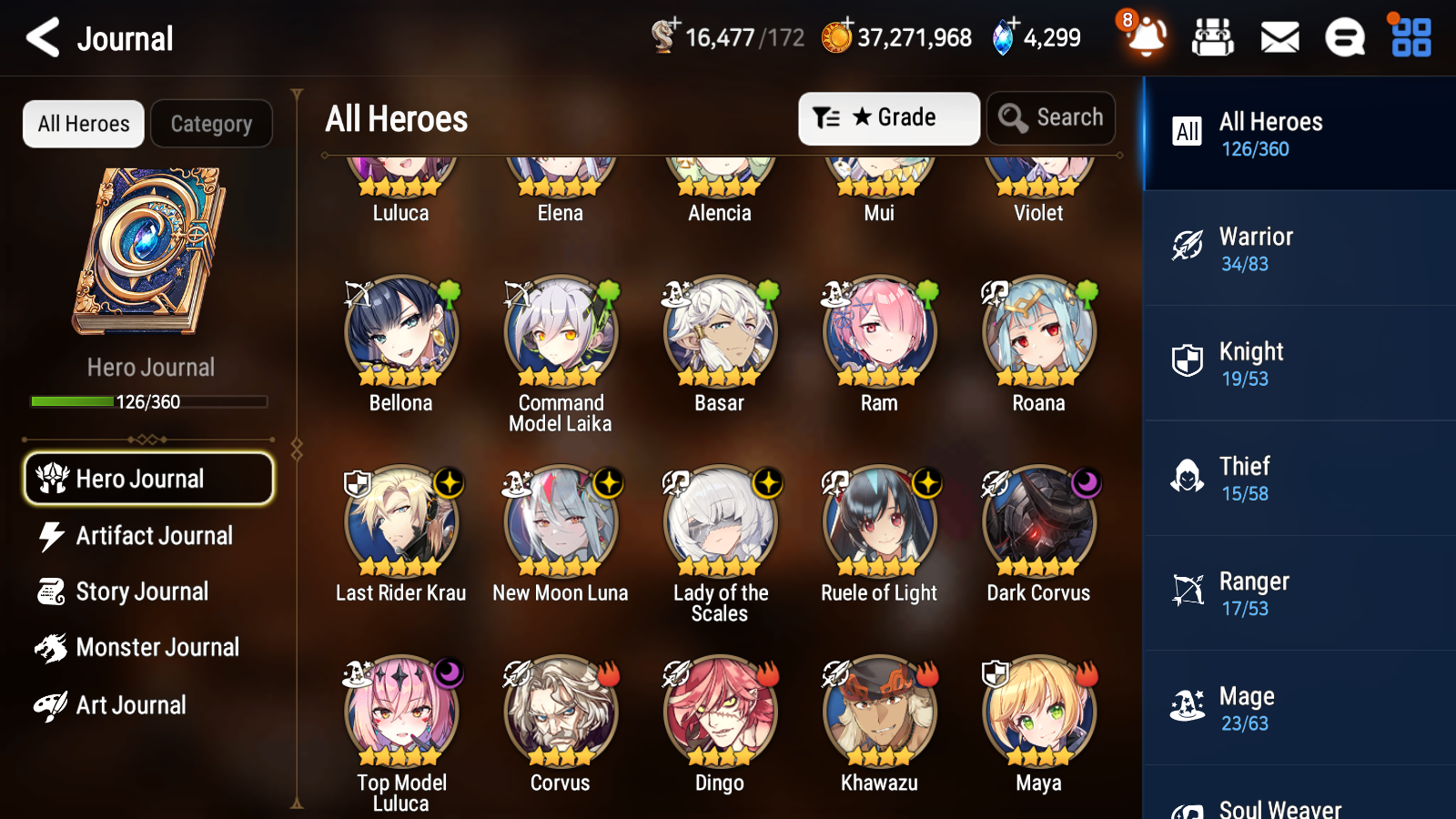Select Hero Journal in sidebar

pyautogui.click(x=148, y=478)
